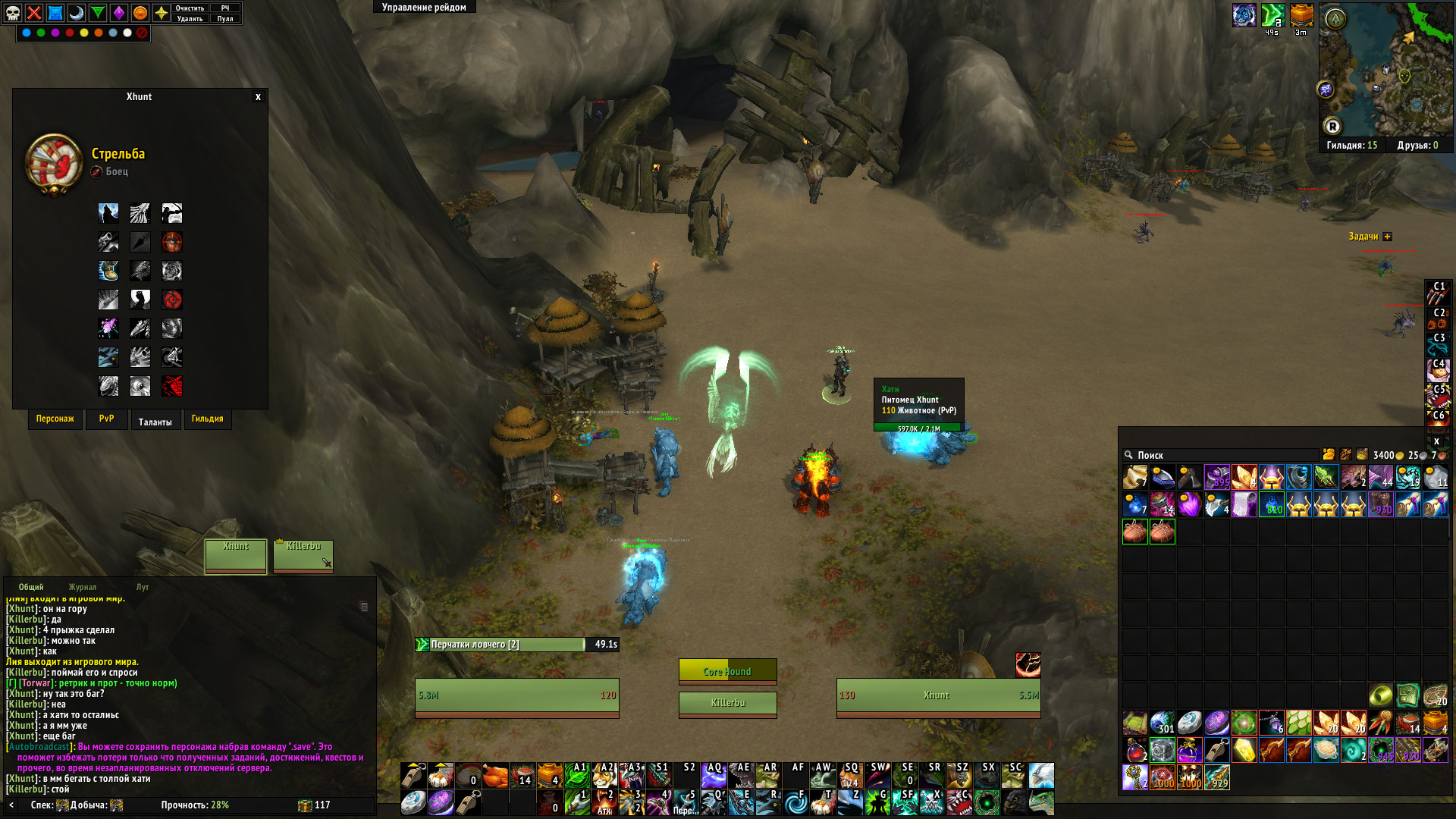
Task: Close the Xhunt inspect window
Action: [x=258, y=97]
